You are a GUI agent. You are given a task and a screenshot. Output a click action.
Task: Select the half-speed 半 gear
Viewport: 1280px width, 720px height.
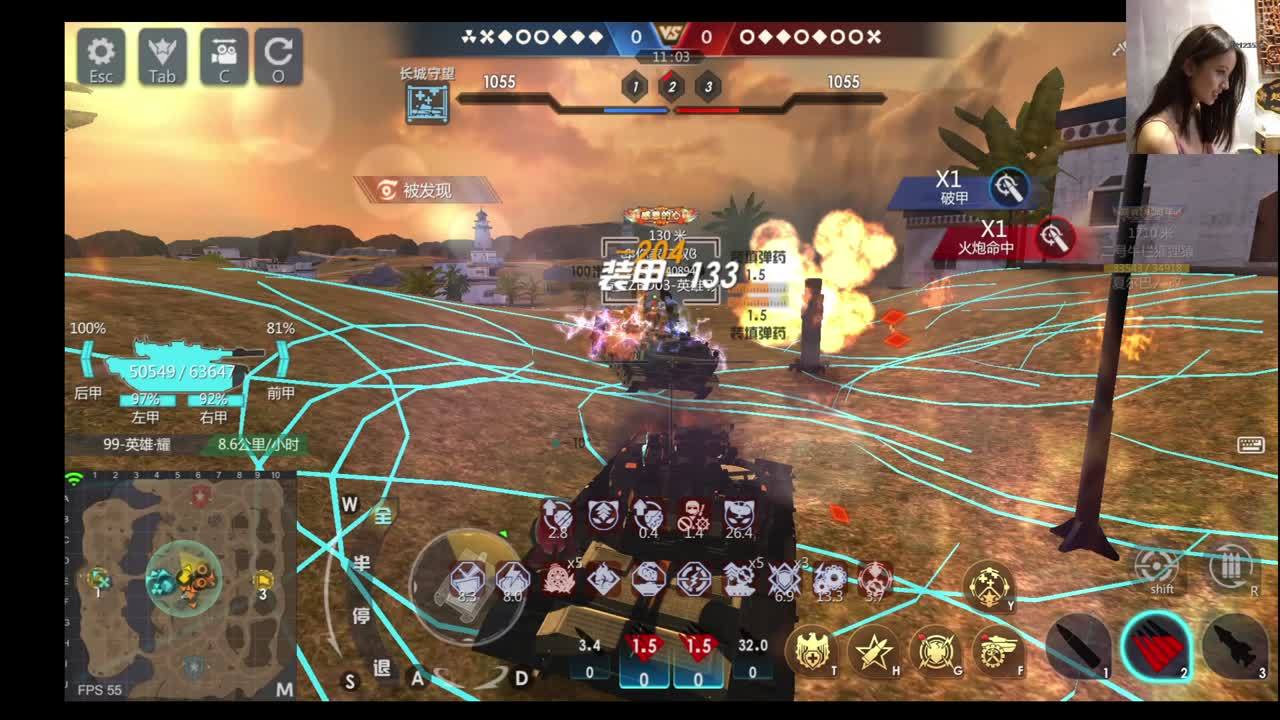click(360, 565)
